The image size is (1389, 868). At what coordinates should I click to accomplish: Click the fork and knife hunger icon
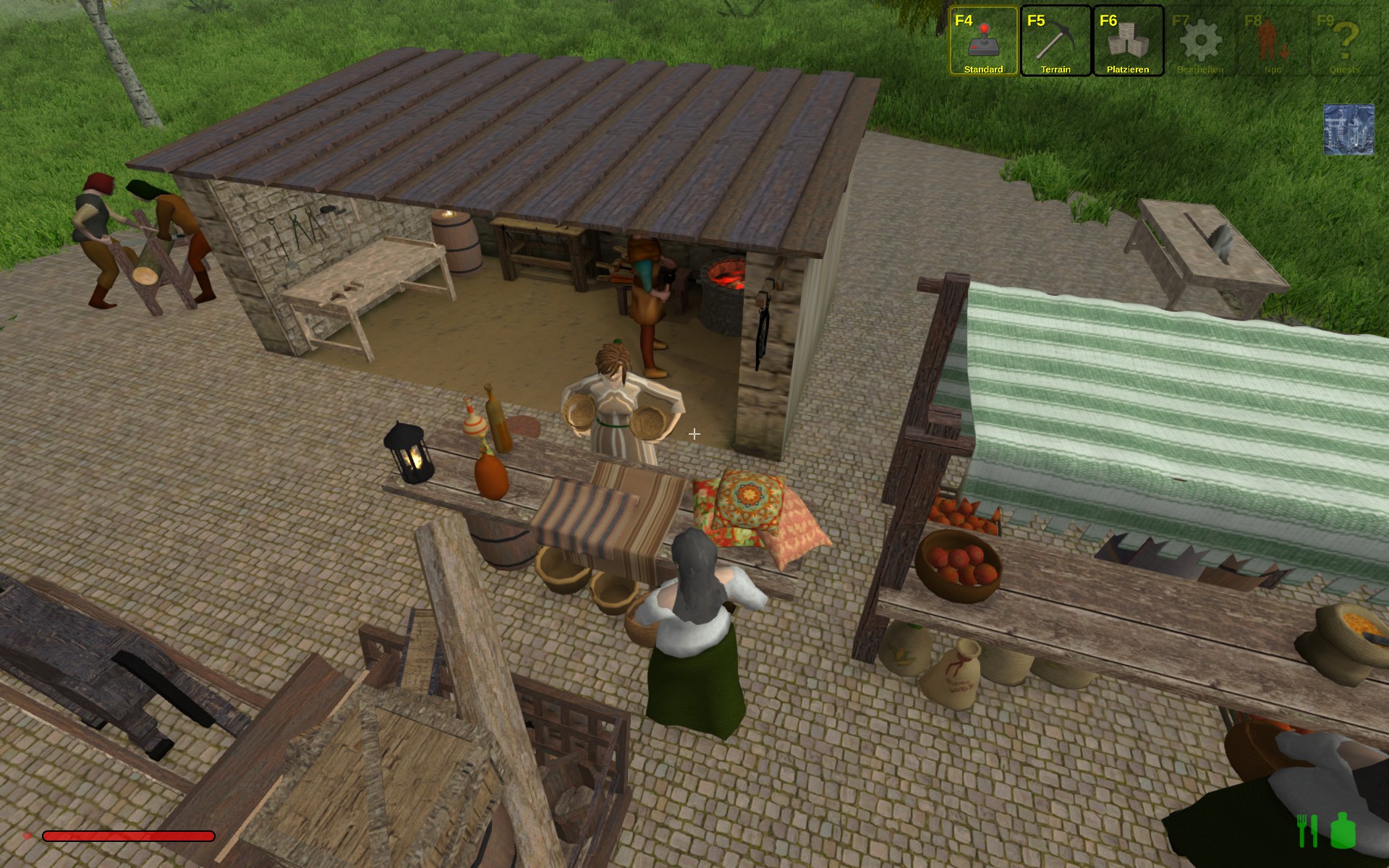pos(1308,830)
